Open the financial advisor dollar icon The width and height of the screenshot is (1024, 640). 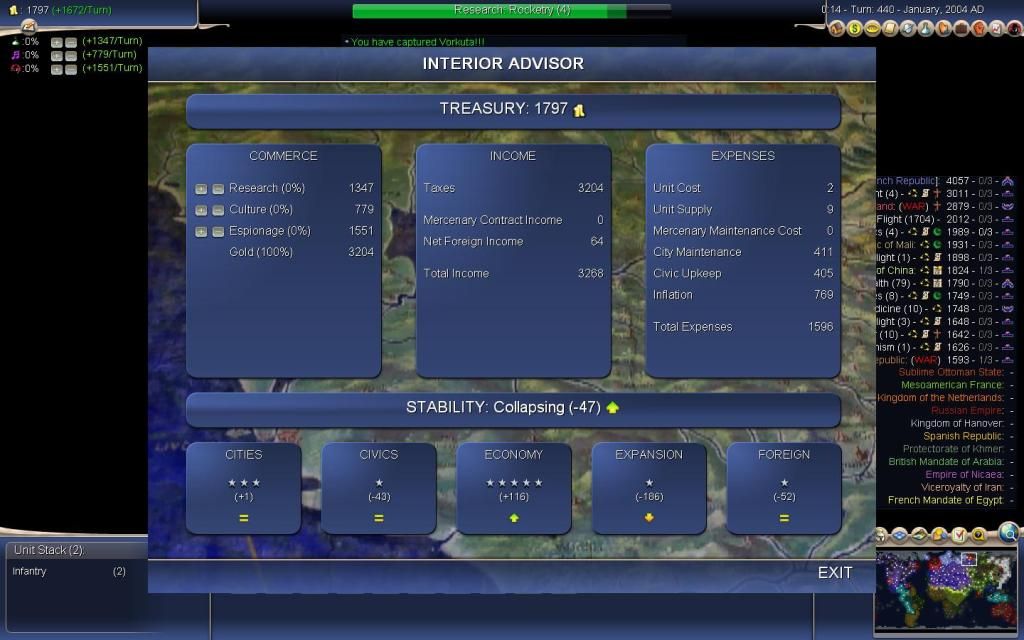click(855, 29)
